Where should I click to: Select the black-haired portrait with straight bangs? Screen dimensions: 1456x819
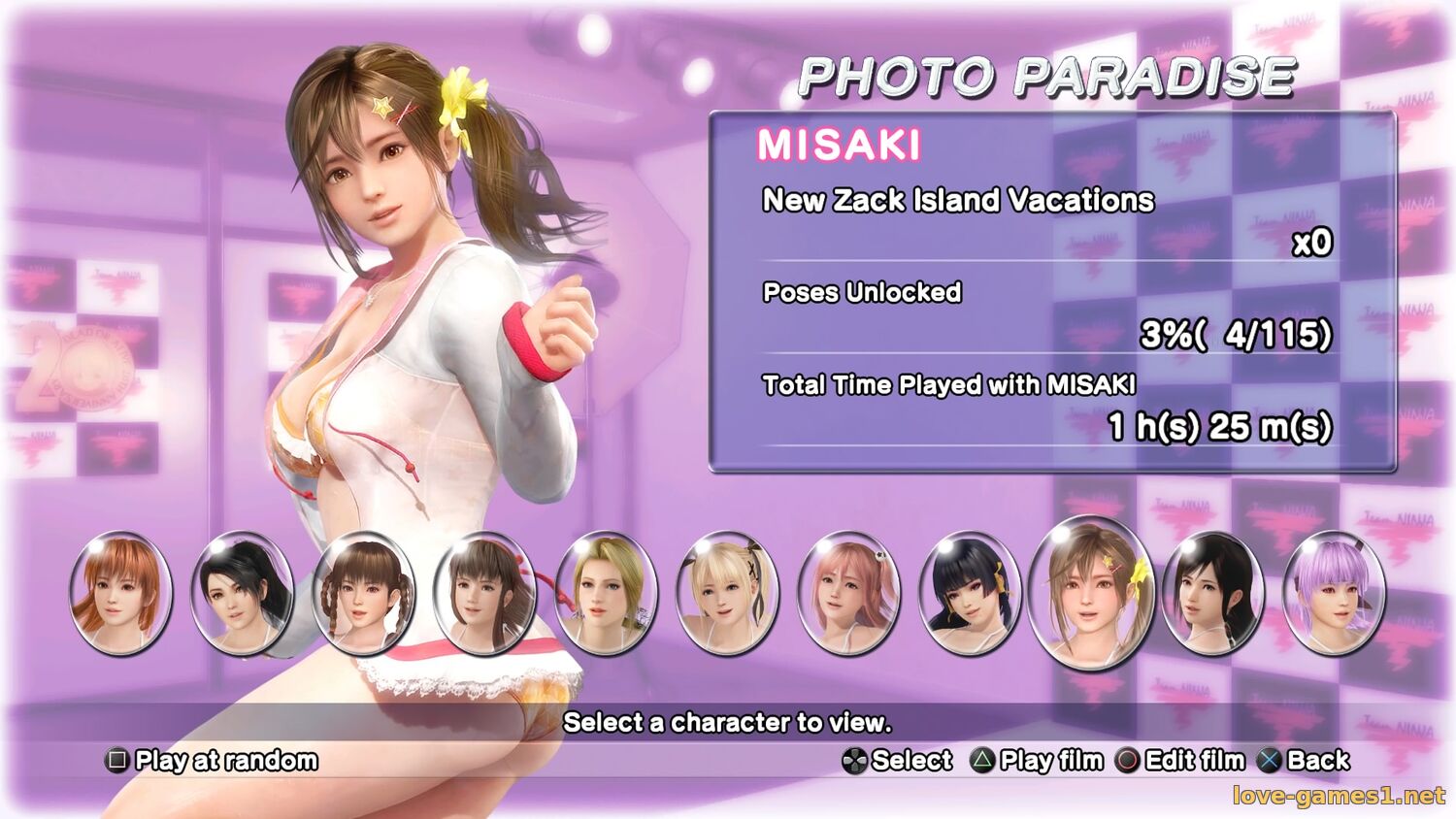[x=970, y=593]
